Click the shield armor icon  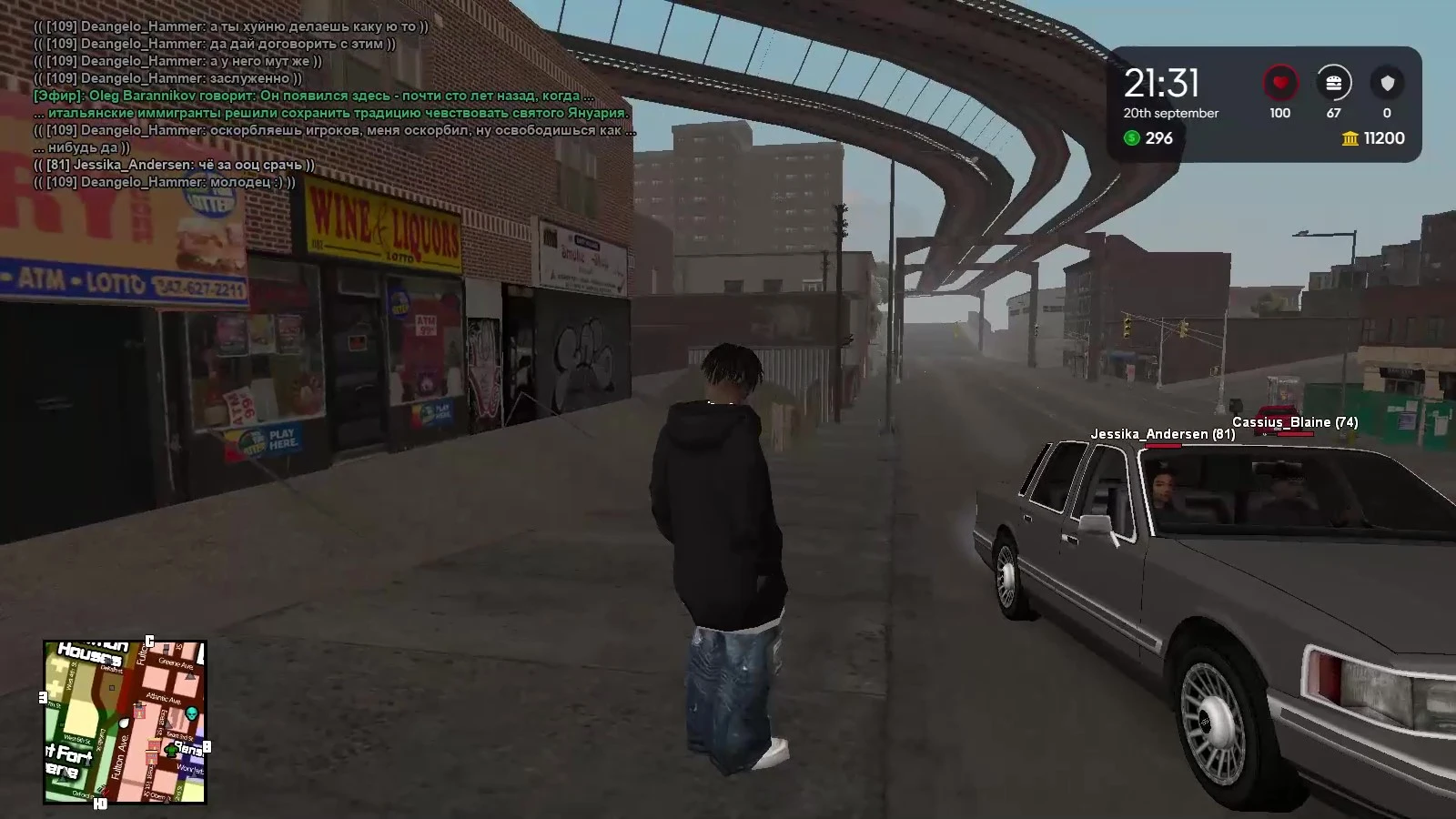(1387, 84)
